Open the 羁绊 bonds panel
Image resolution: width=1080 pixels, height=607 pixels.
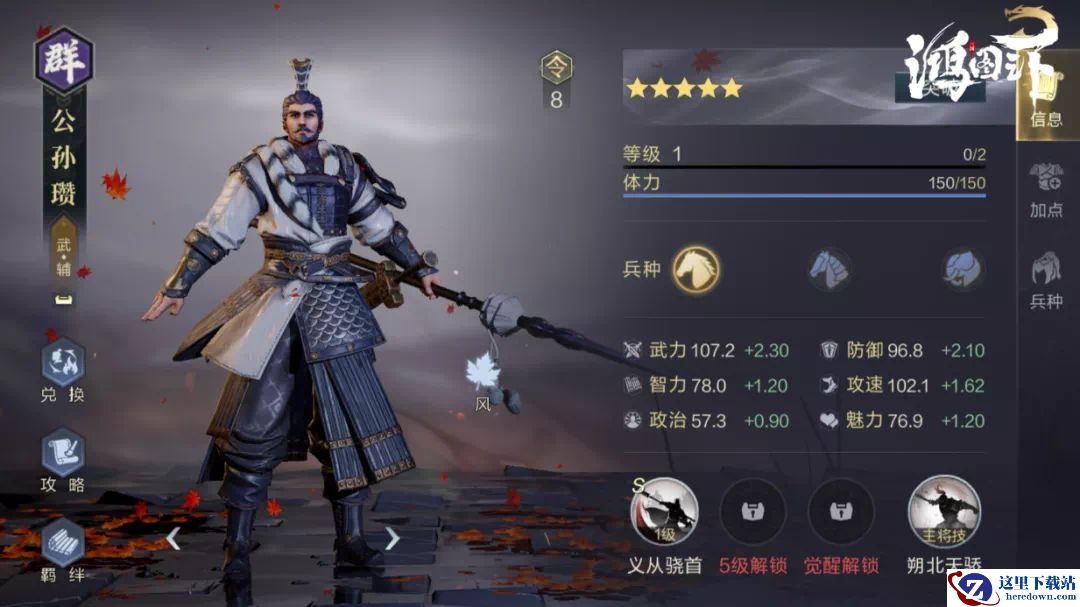pyautogui.click(x=62, y=545)
